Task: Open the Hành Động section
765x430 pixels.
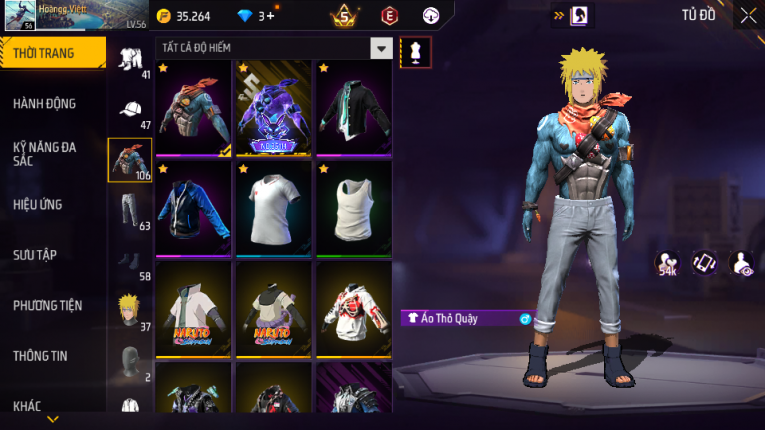Action: point(45,103)
